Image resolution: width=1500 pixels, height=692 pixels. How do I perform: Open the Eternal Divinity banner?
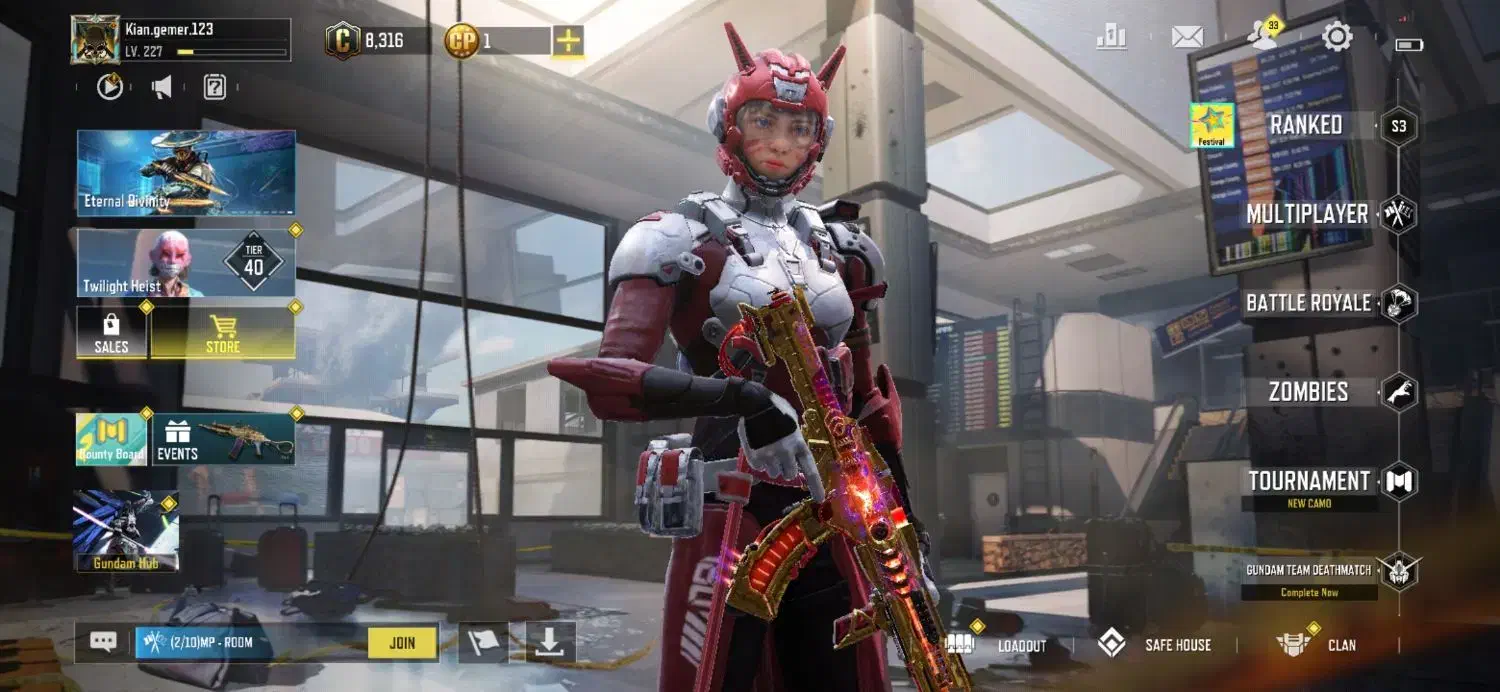tap(186, 172)
